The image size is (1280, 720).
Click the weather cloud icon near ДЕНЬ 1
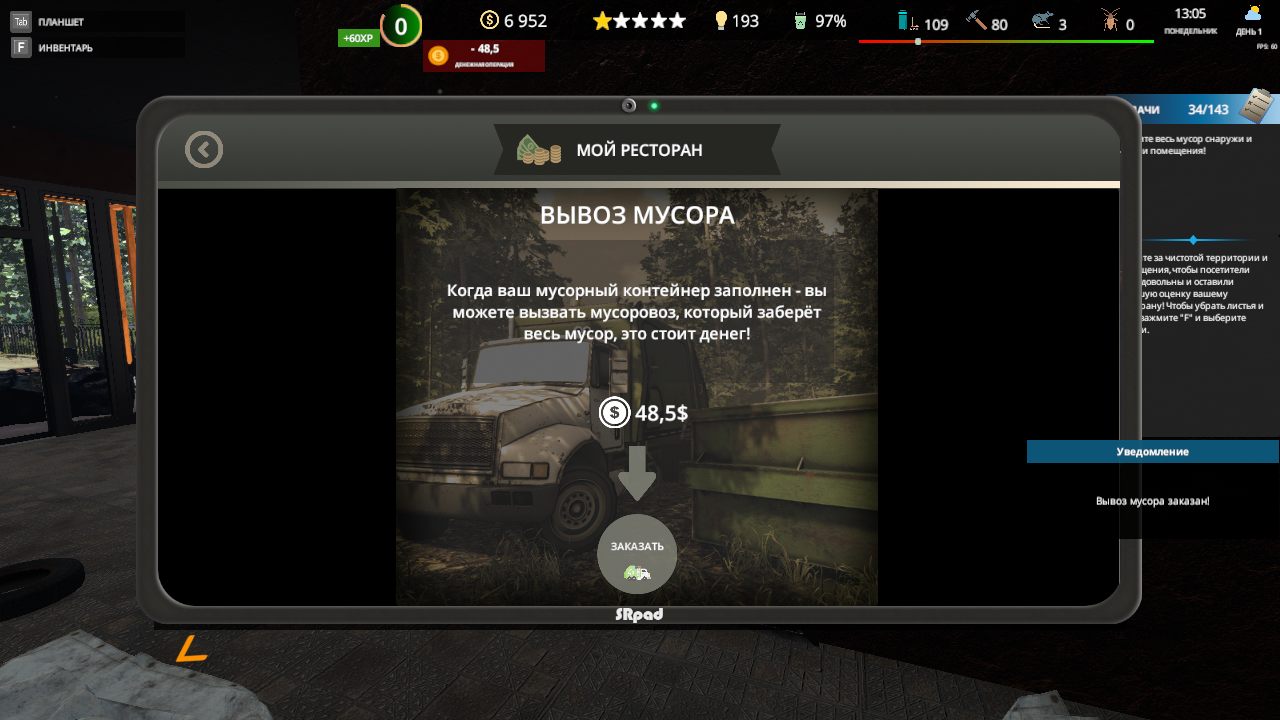[x=1251, y=12]
